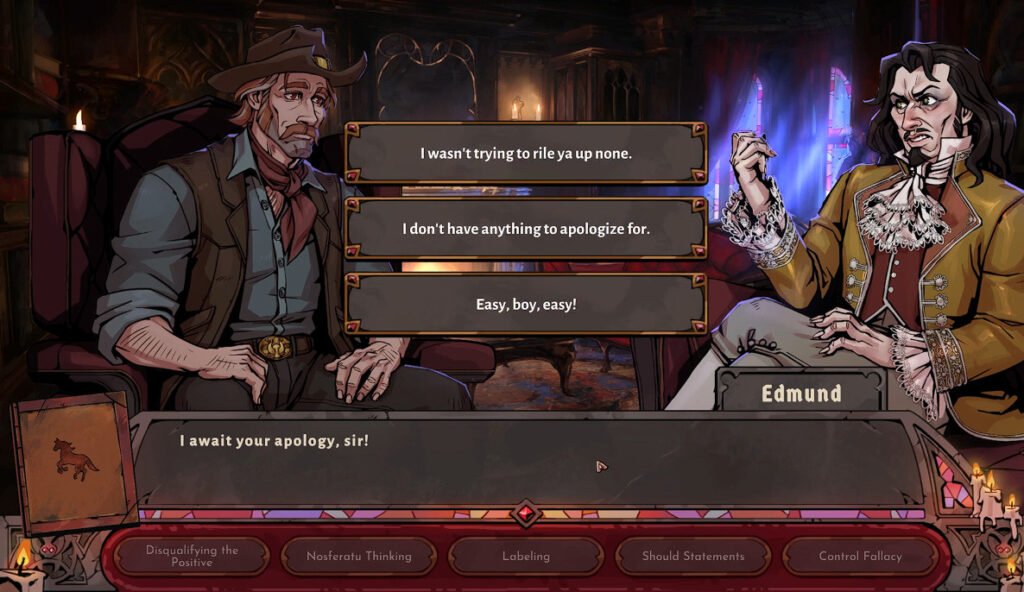1024x592 pixels.
Task: Open the horse emblem journal book
Action: tap(75, 460)
